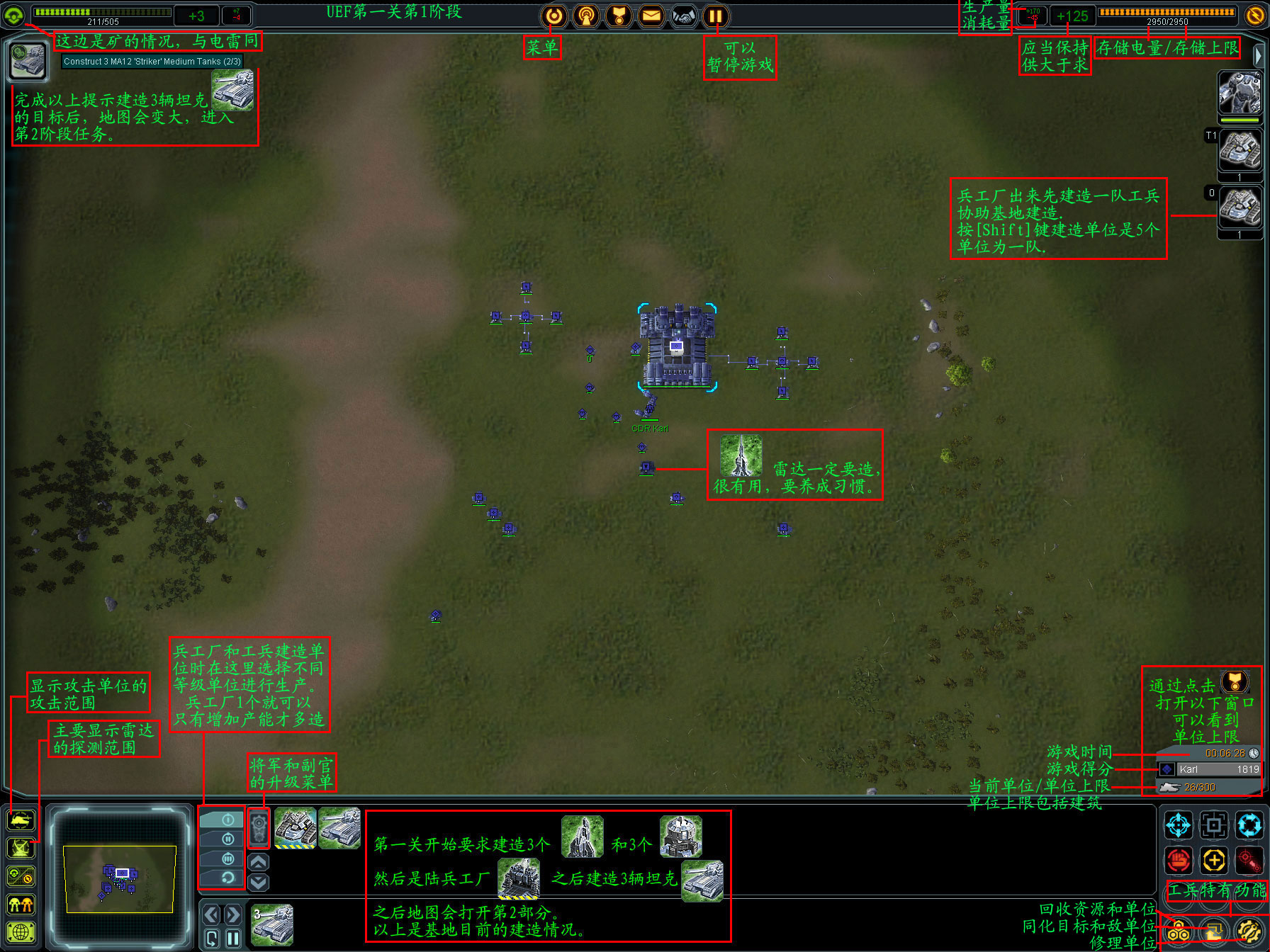1270x952 pixels.
Task: Toggle the radar range overlay button
Action: 21,848
